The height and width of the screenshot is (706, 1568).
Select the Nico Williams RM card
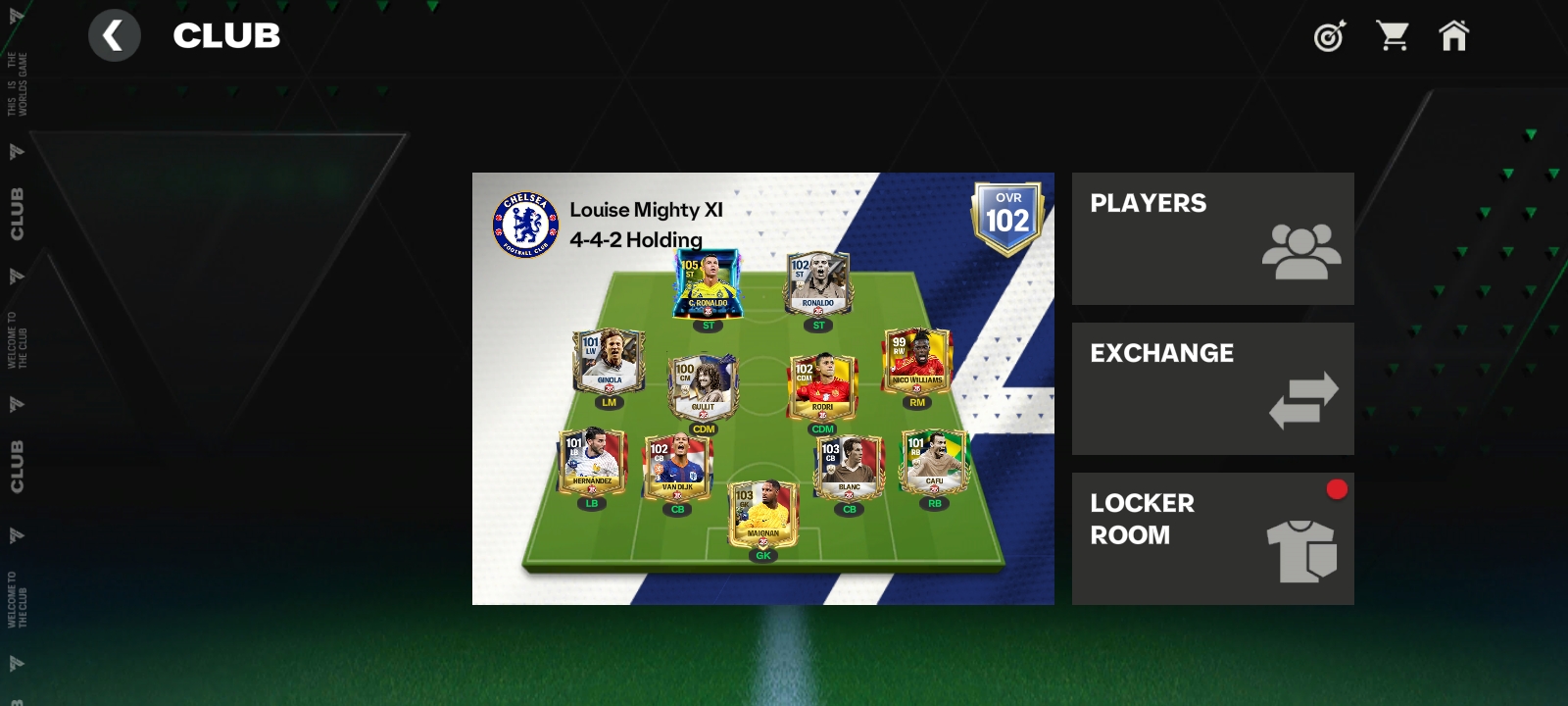coord(916,361)
